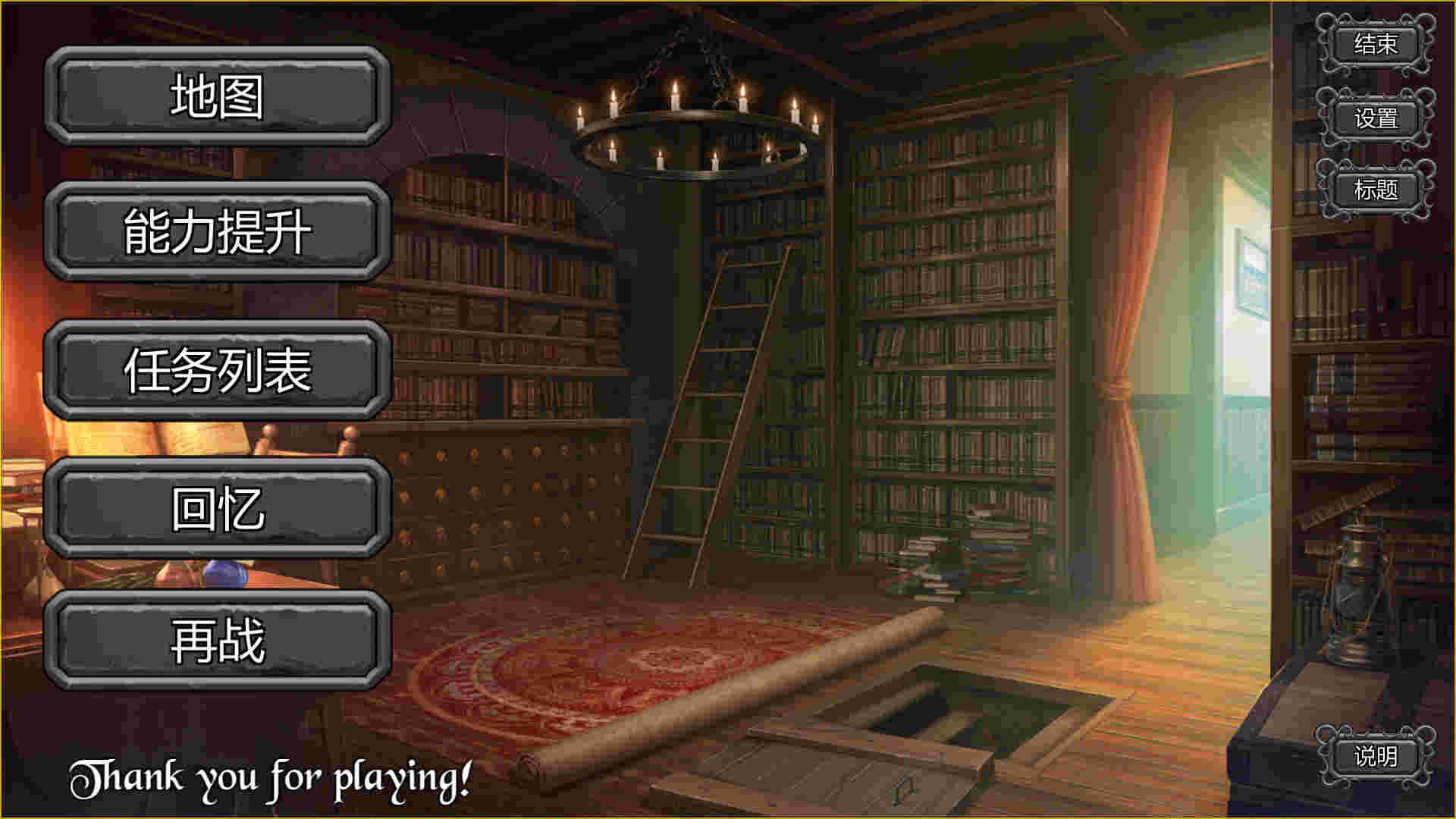Image resolution: width=1456 pixels, height=819 pixels.
Task: Show the 说明 (Help) instructions
Action: click(1375, 756)
